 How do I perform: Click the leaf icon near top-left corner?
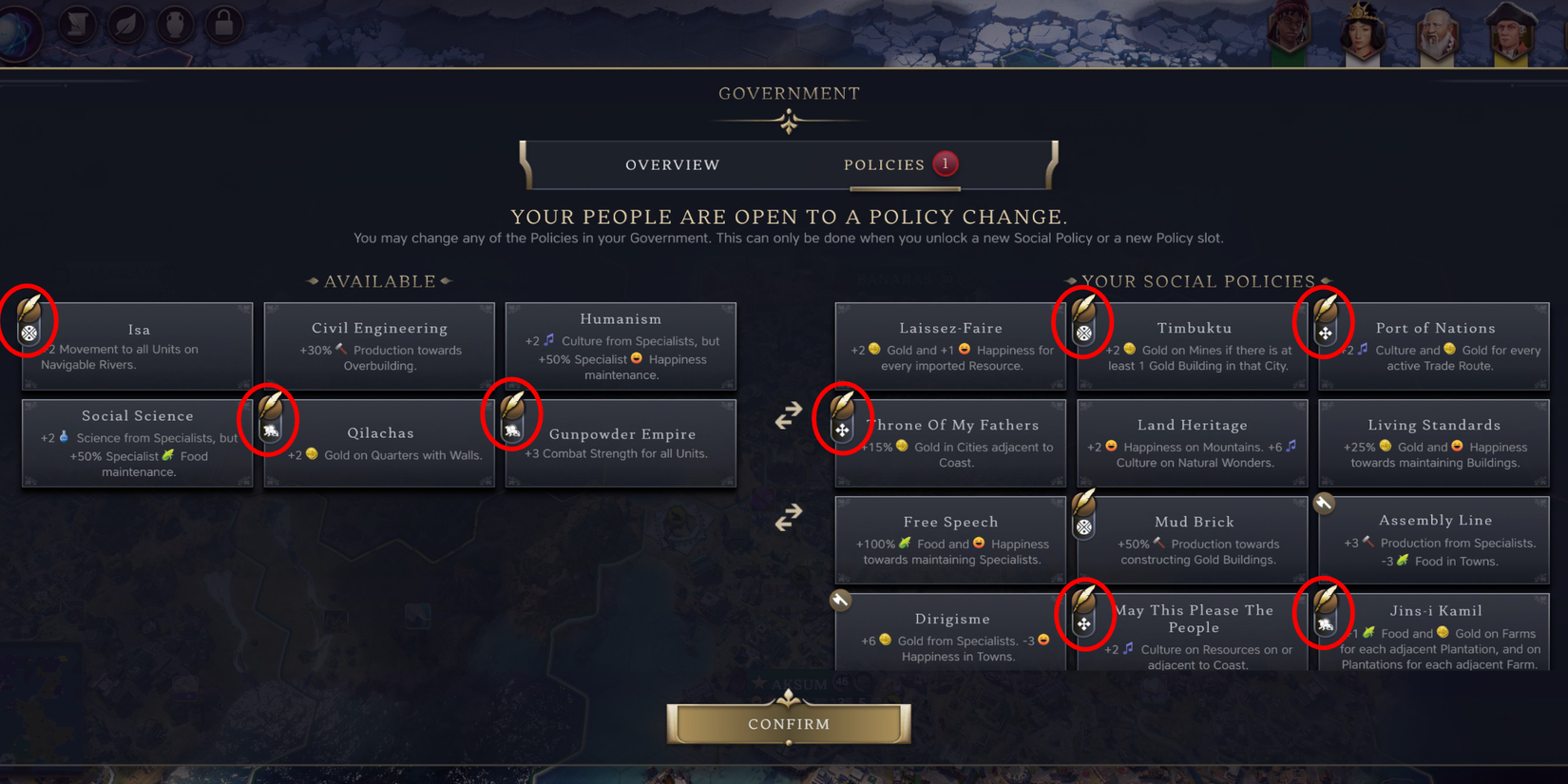click(x=125, y=26)
